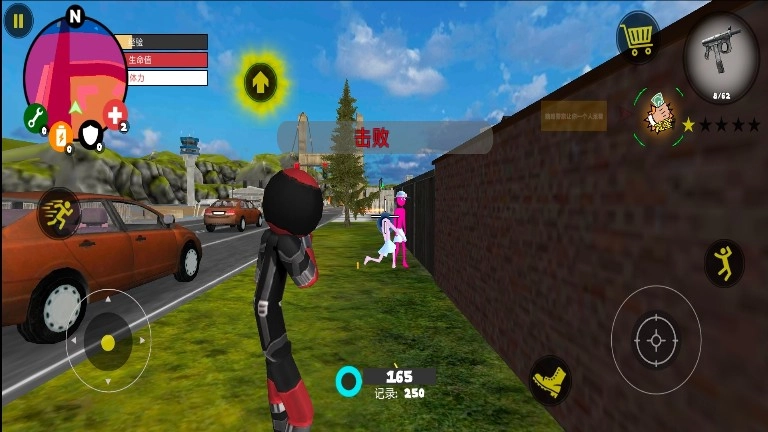
Task: Tap the hand holding cash bribe icon
Action: (658, 119)
